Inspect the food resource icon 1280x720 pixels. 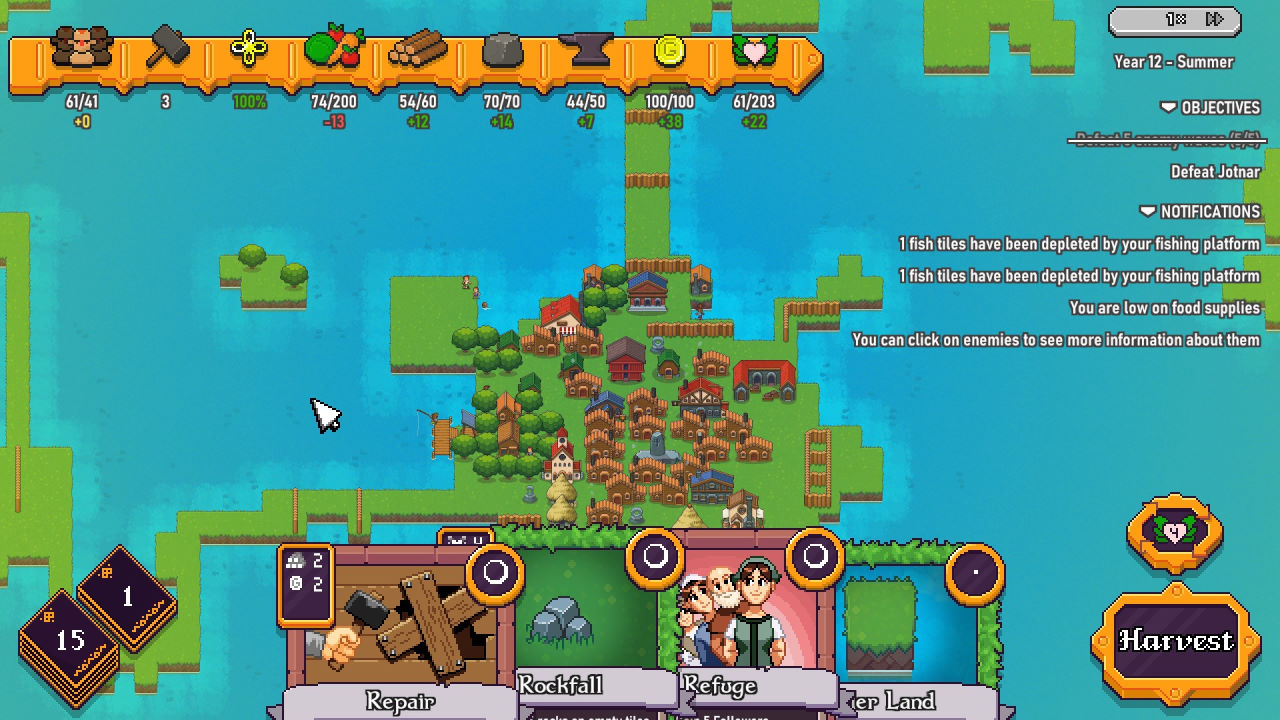pyautogui.click(x=333, y=49)
